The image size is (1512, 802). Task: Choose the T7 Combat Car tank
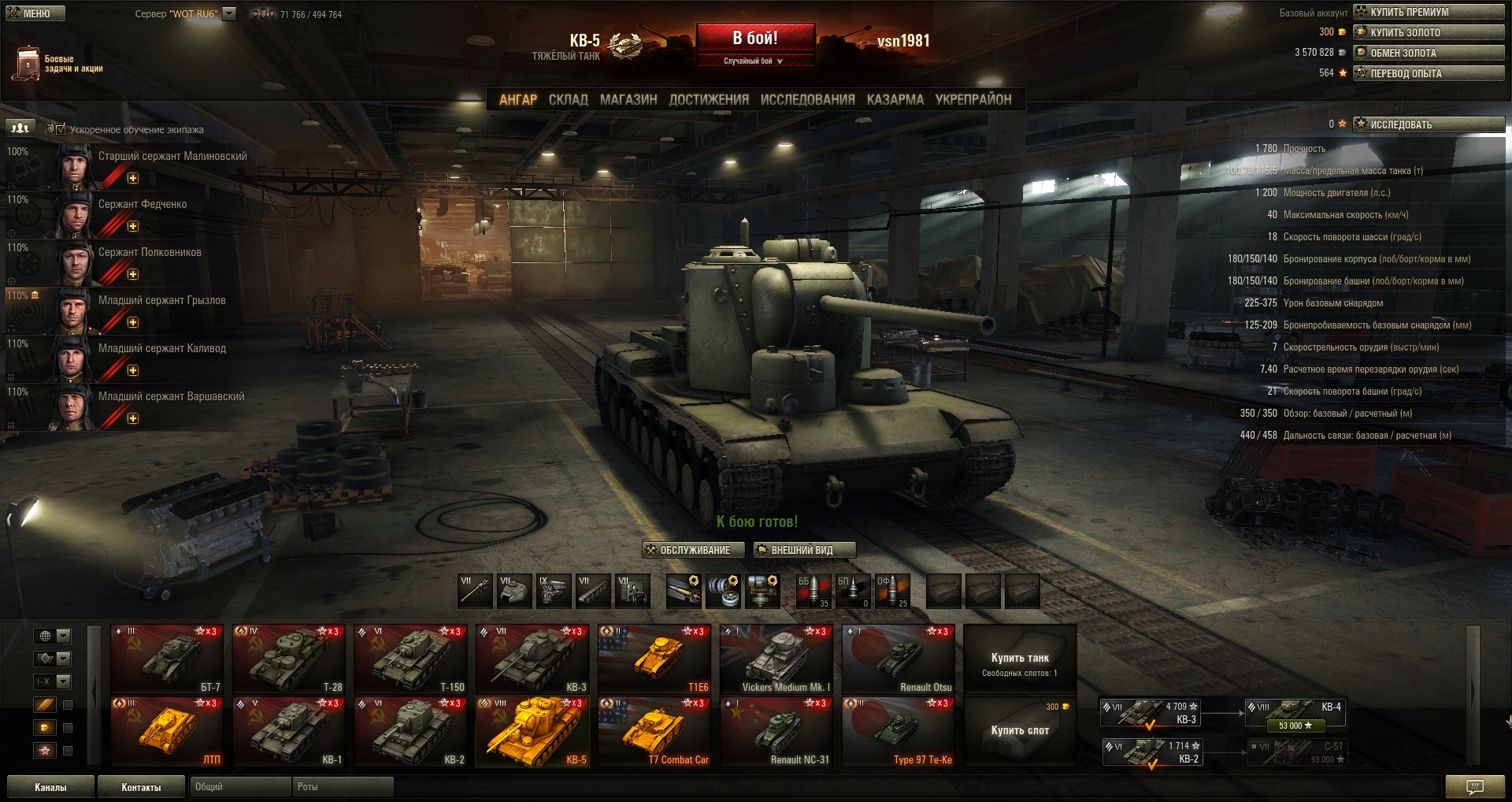point(654,731)
